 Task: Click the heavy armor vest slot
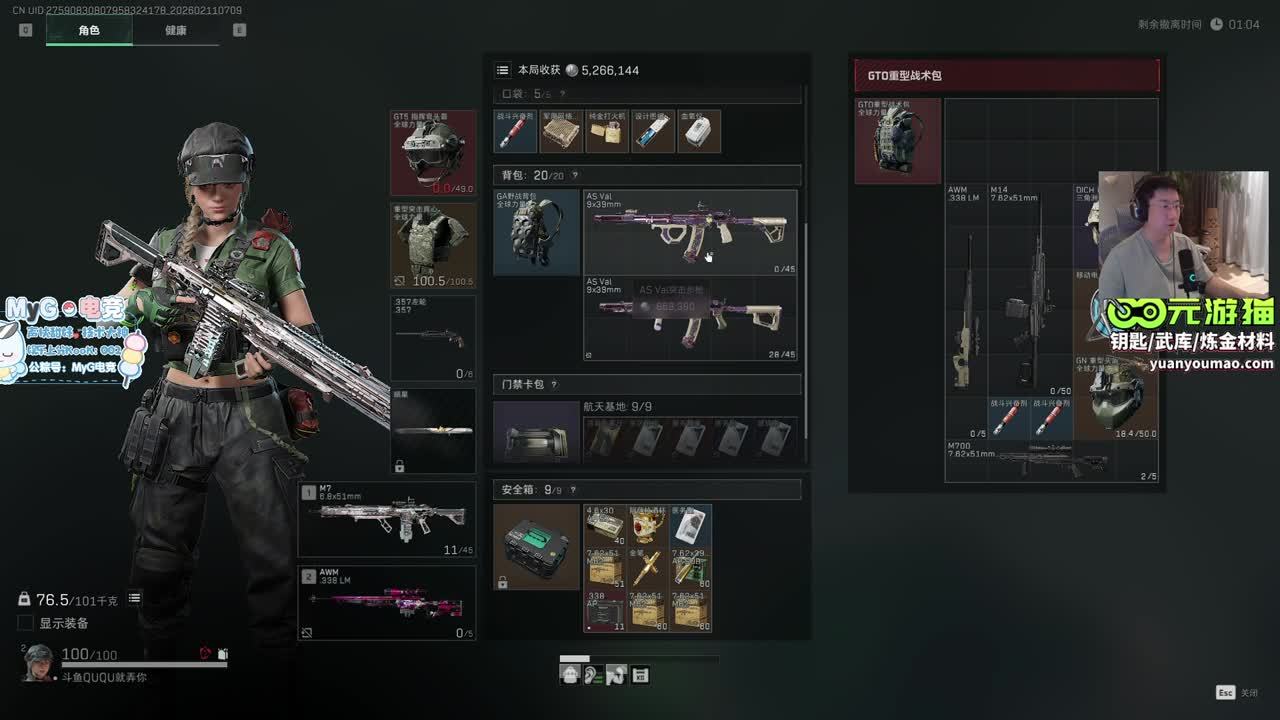coord(433,246)
